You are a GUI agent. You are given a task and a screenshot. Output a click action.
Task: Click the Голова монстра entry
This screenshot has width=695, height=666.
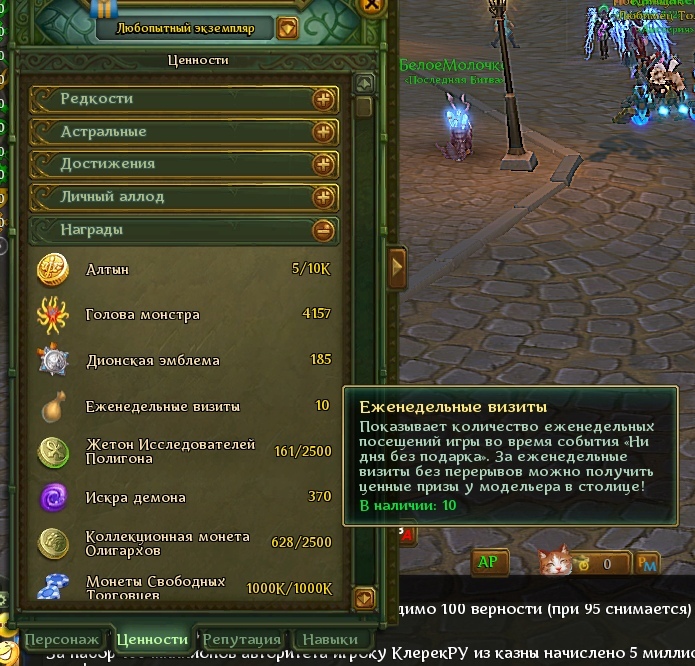185,315
